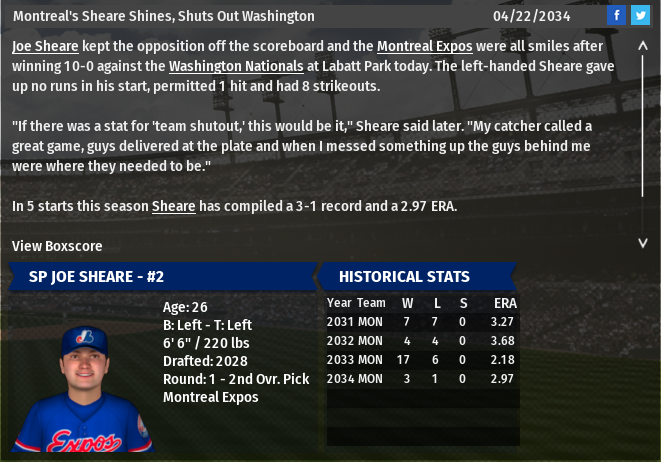Click the article scroll-up arrow
The height and width of the screenshot is (462, 661).
click(643, 46)
